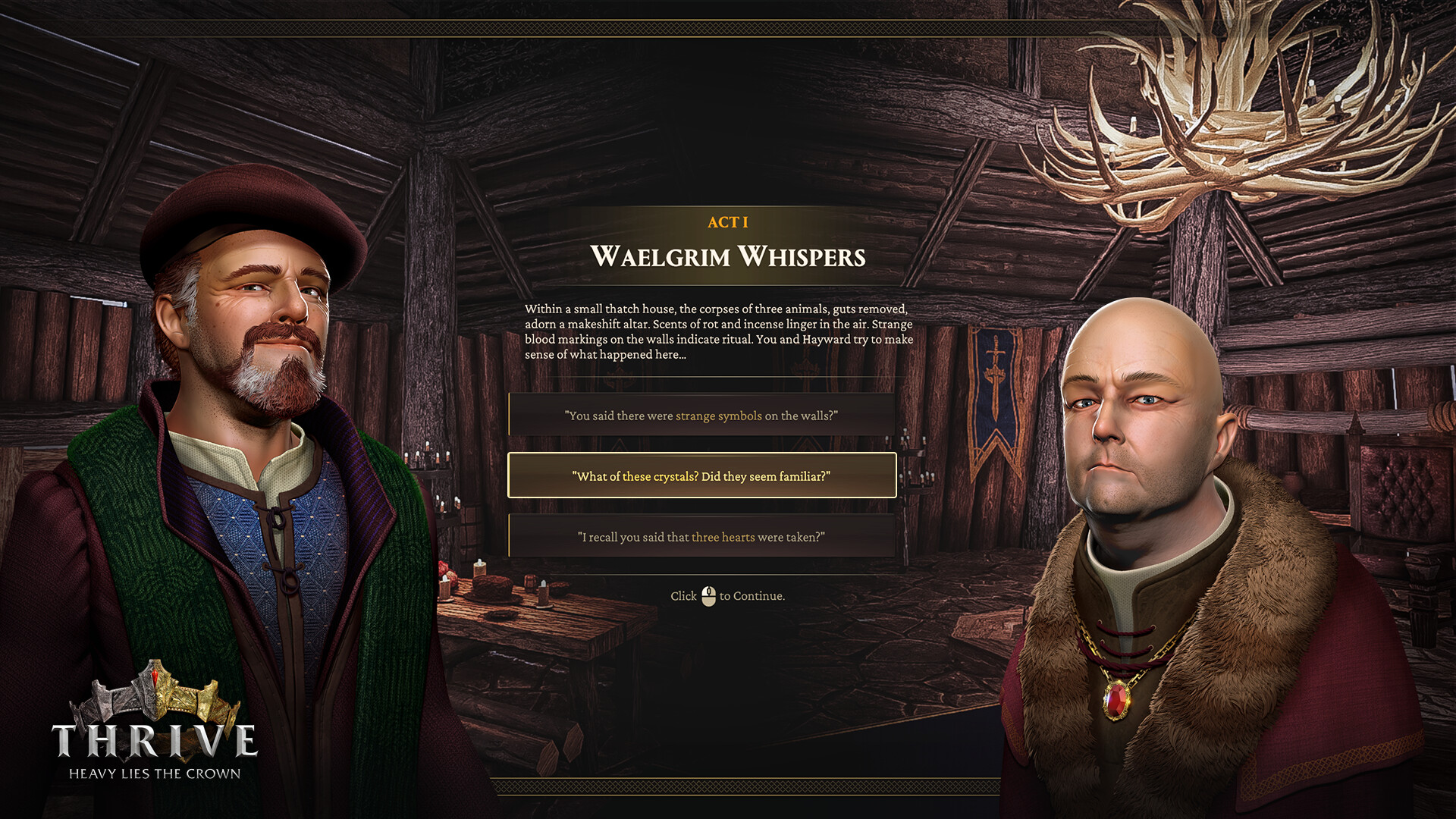Viewport: 1456px width, 819px height.
Task: Click the mouse icon next to Continue
Action: coord(709,596)
